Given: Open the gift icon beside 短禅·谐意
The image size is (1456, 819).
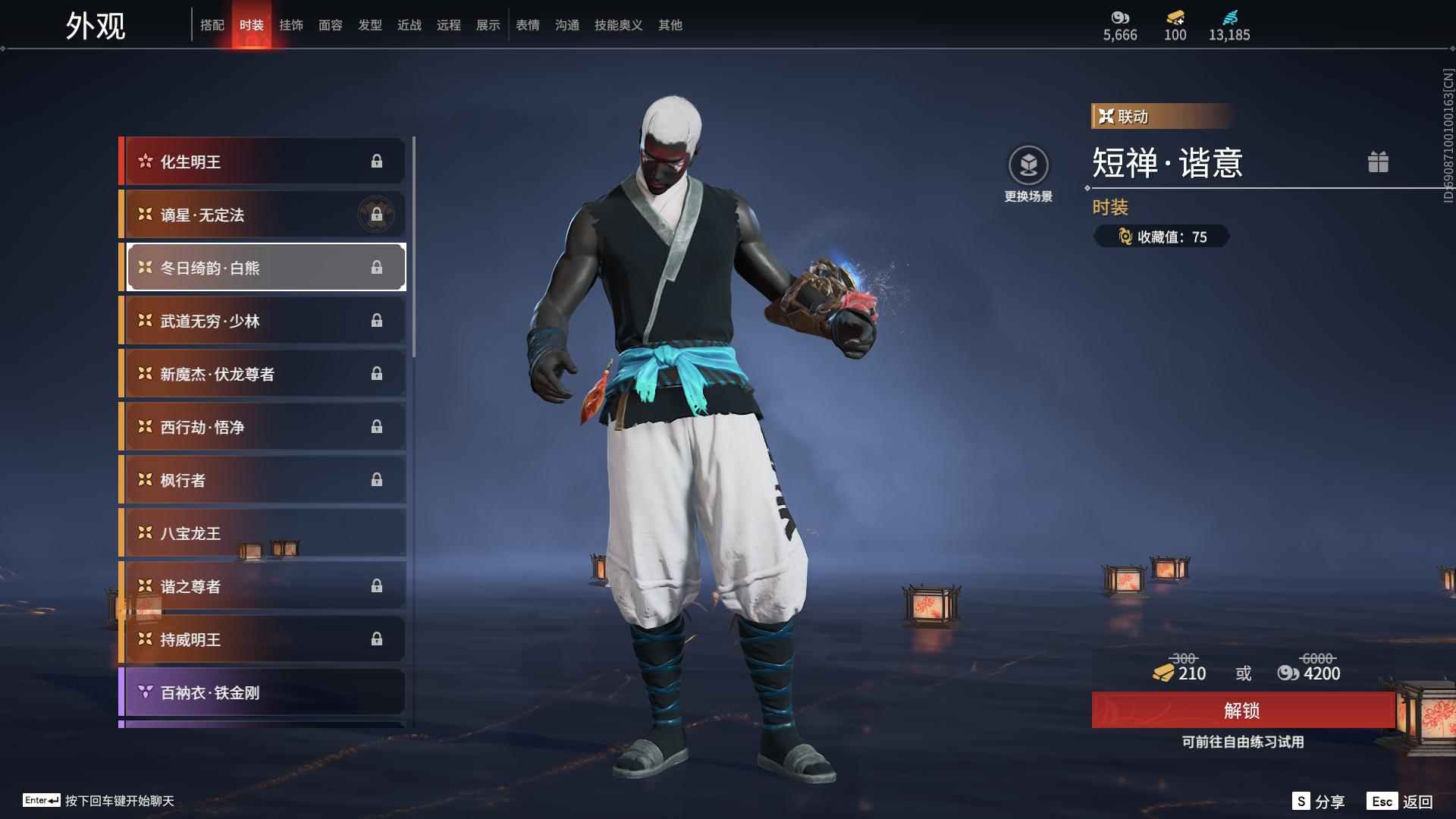Looking at the screenshot, I should 1379,162.
